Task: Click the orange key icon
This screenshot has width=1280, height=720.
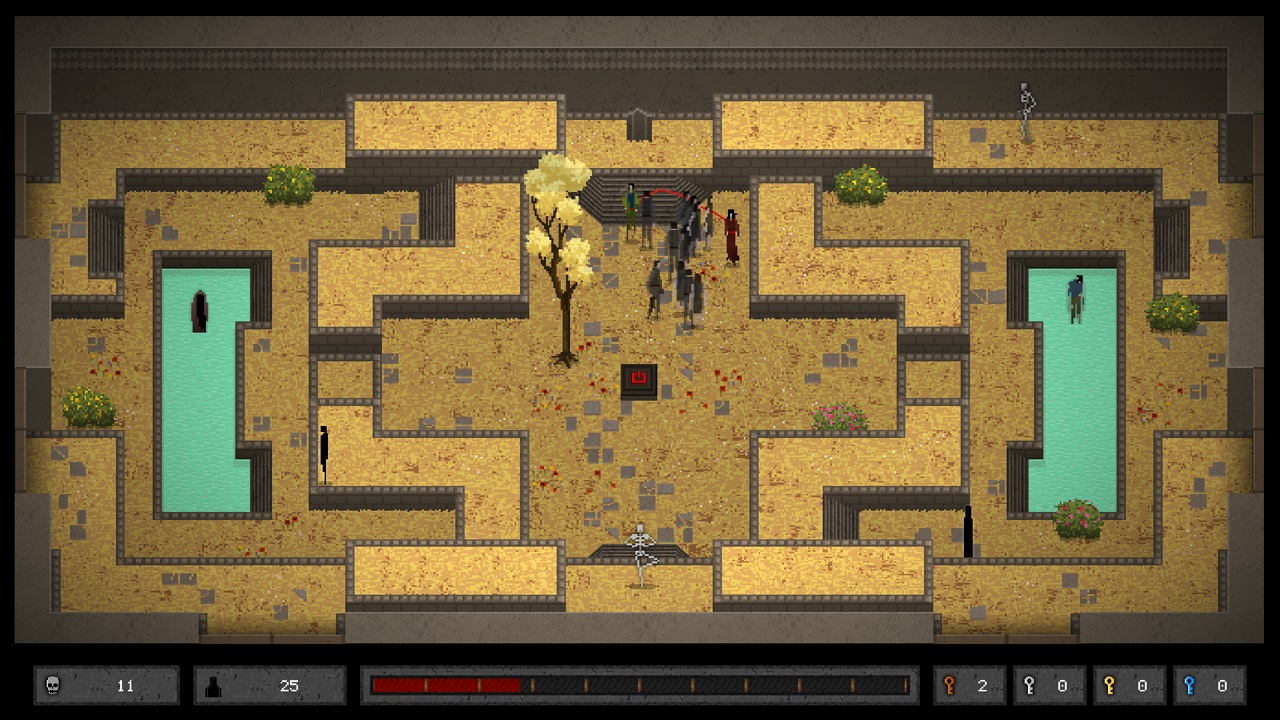Action: click(949, 686)
